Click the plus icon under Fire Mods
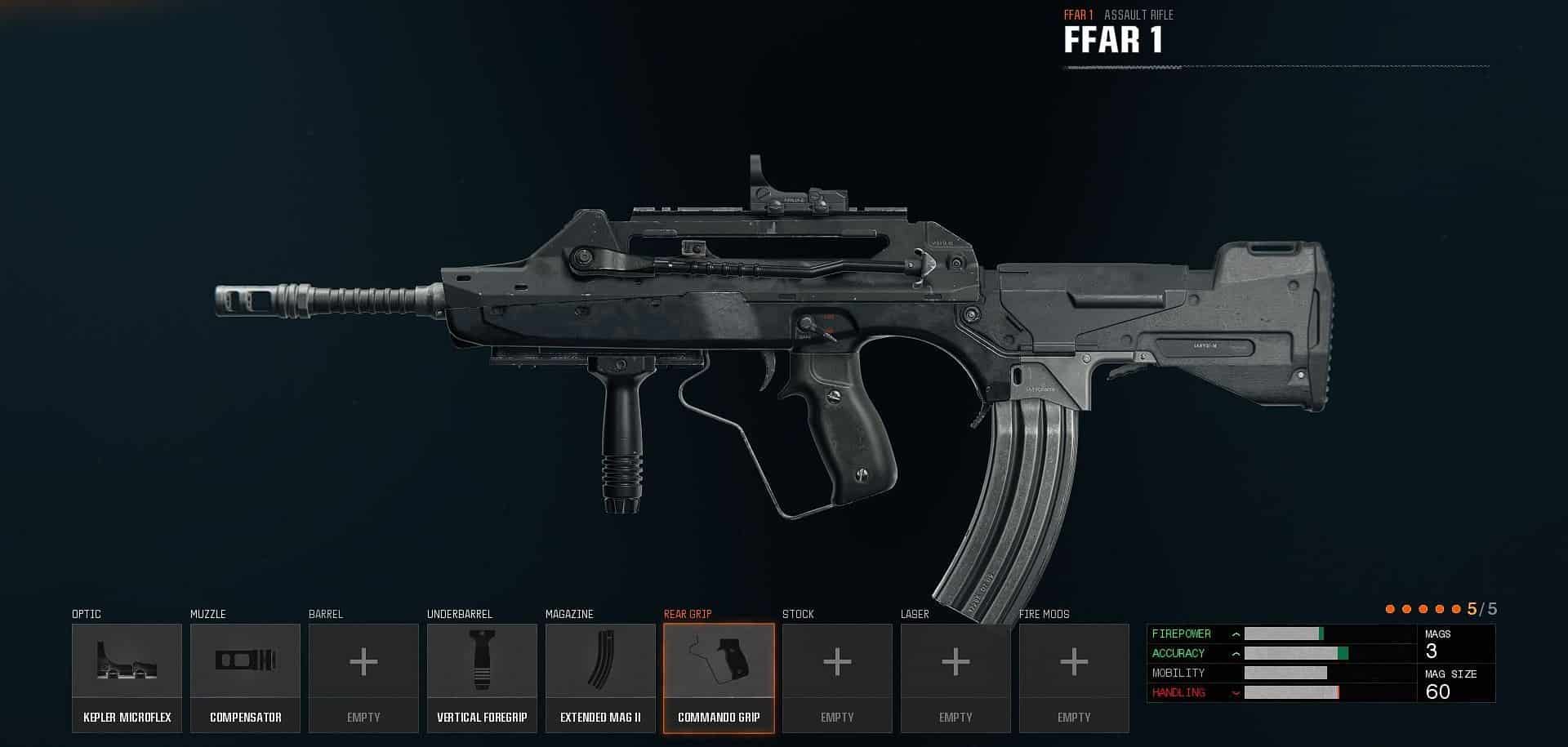 pos(1074,662)
